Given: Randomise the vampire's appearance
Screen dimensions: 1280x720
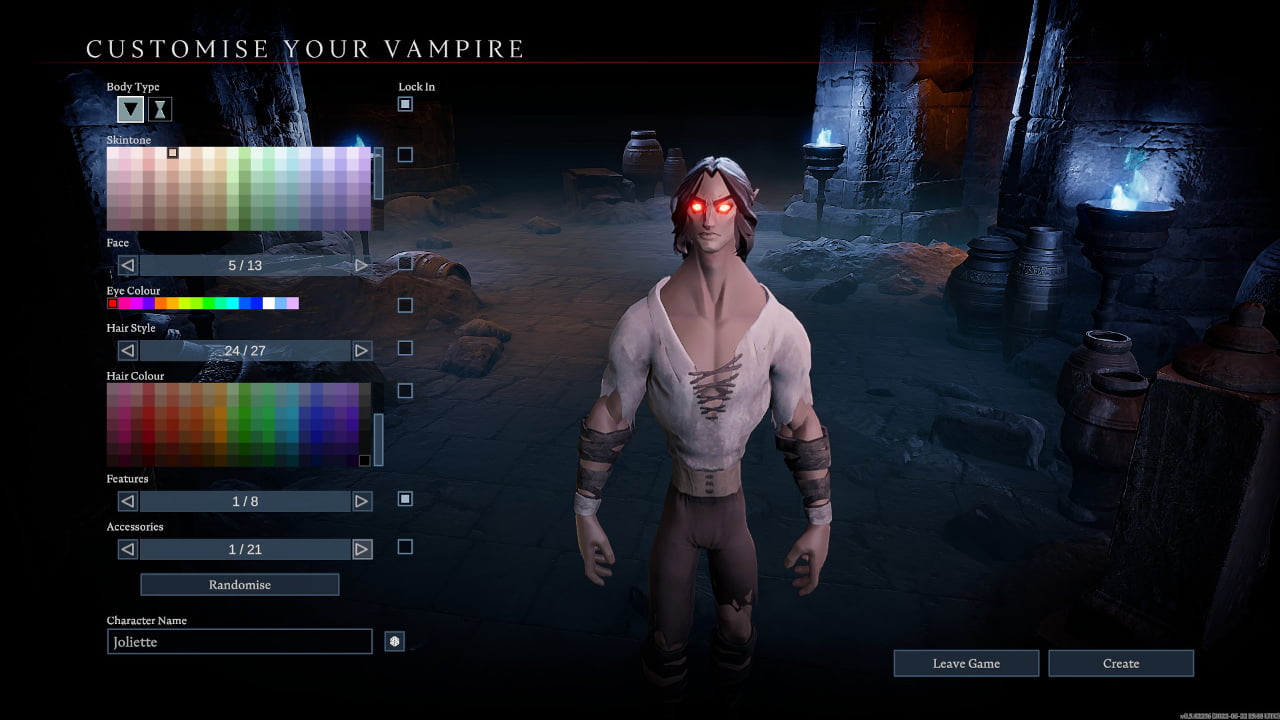Looking at the screenshot, I should 239,584.
